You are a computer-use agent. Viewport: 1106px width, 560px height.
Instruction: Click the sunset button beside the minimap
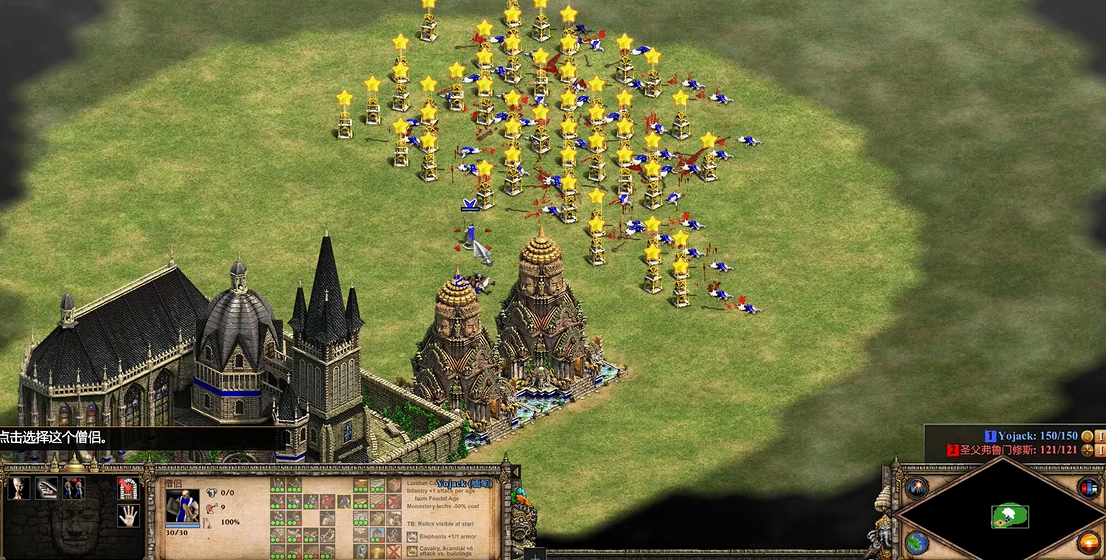click(x=1088, y=543)
